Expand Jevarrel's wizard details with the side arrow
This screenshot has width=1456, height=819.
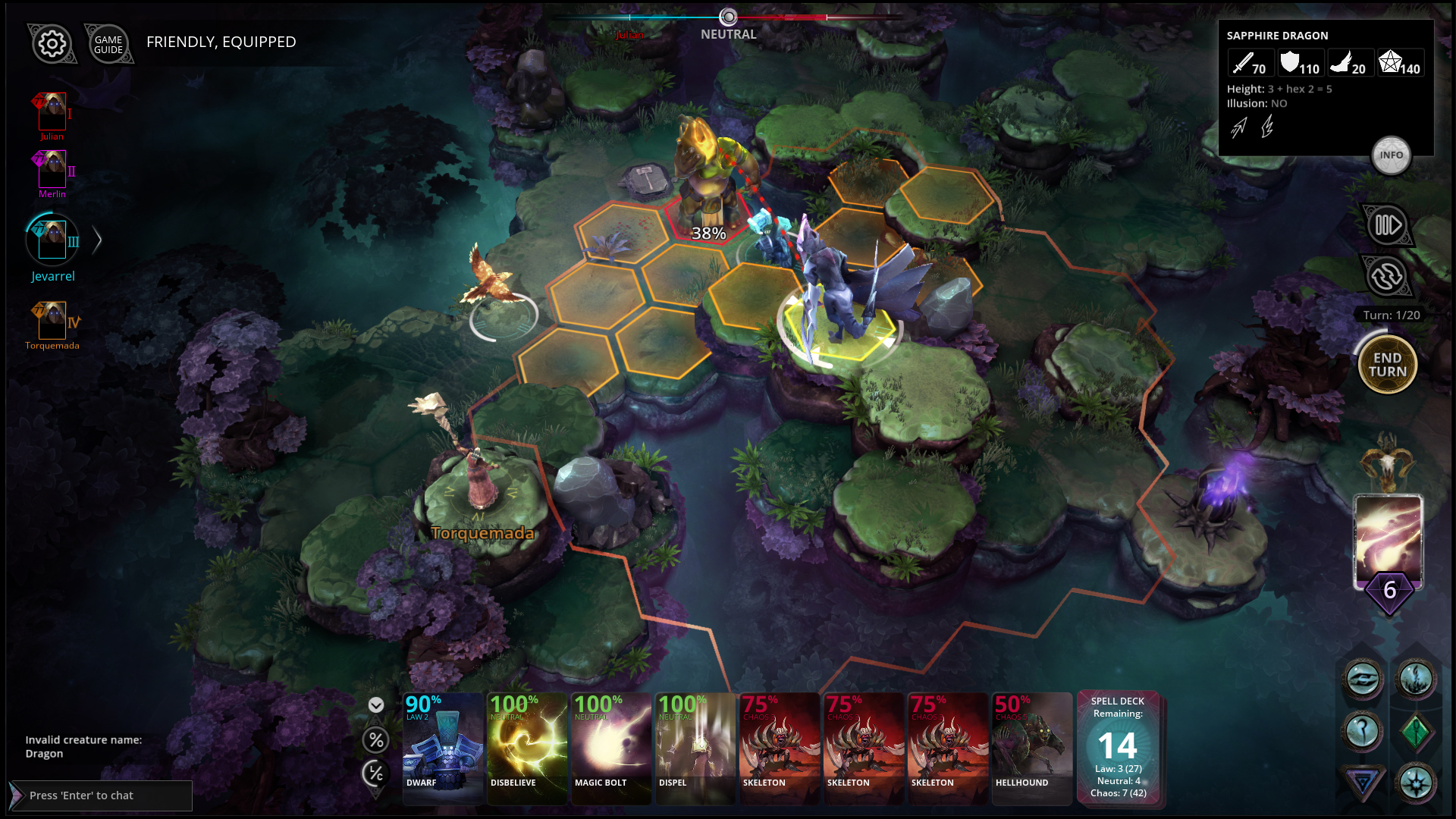[x=97, y=240]
